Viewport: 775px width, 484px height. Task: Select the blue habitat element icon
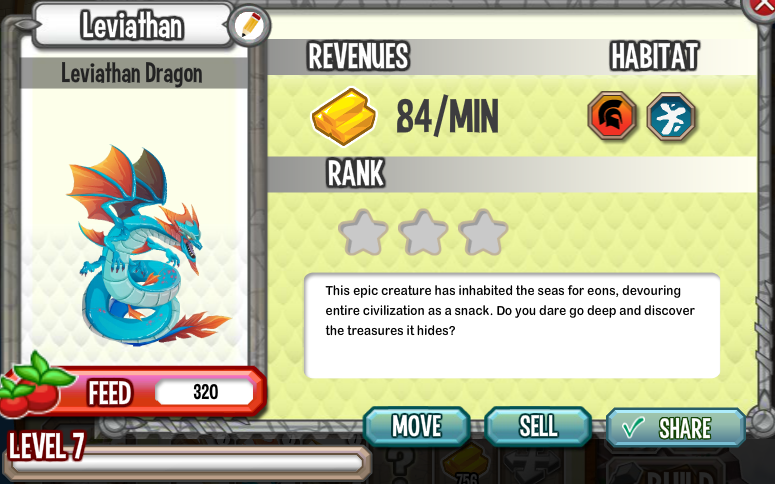click(x=671, y=116)
